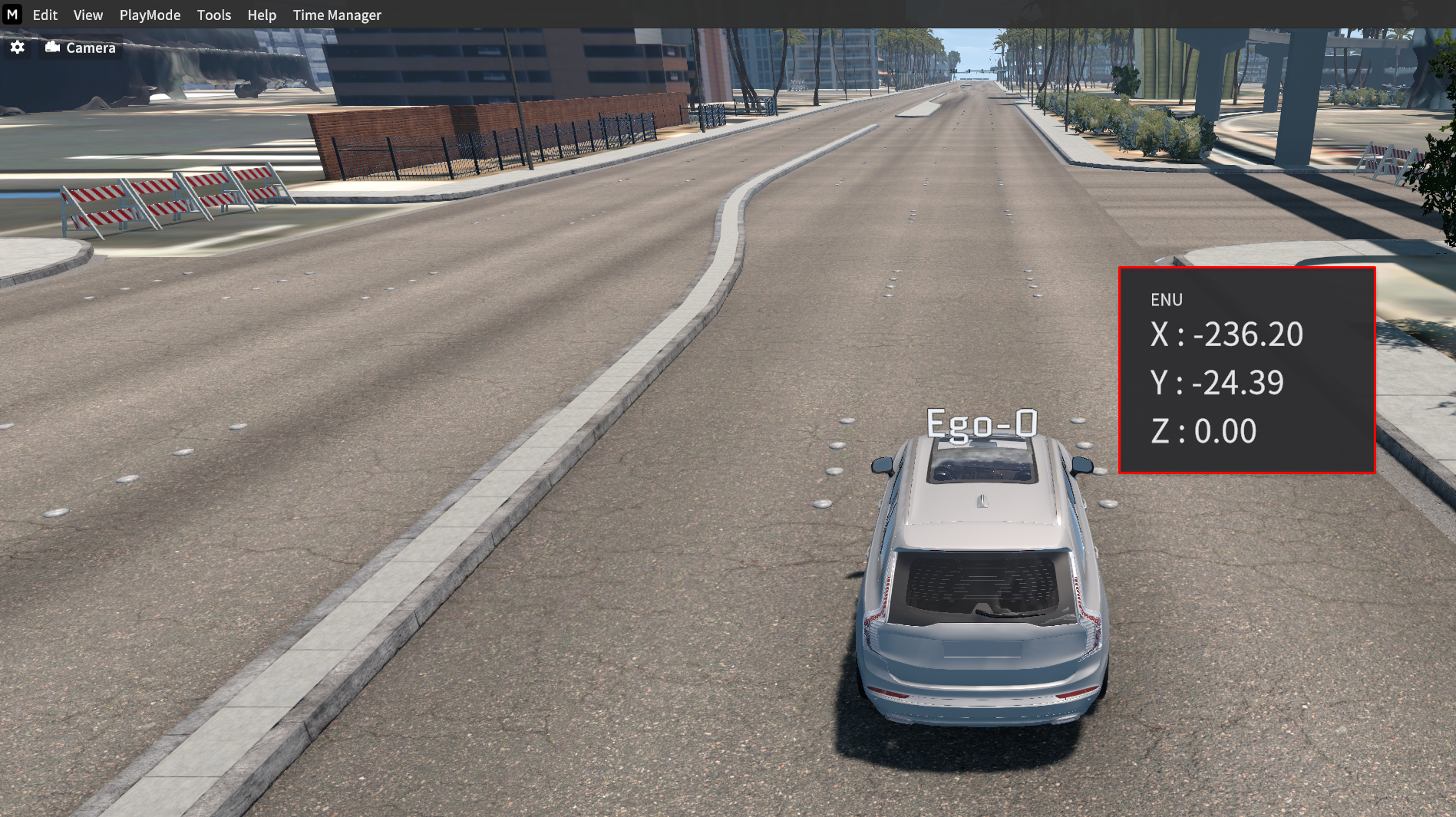The width and height of the screenshot is (1456, 817).
Task: Open the Time Manager menu
Action: click(x=337, y=15)
